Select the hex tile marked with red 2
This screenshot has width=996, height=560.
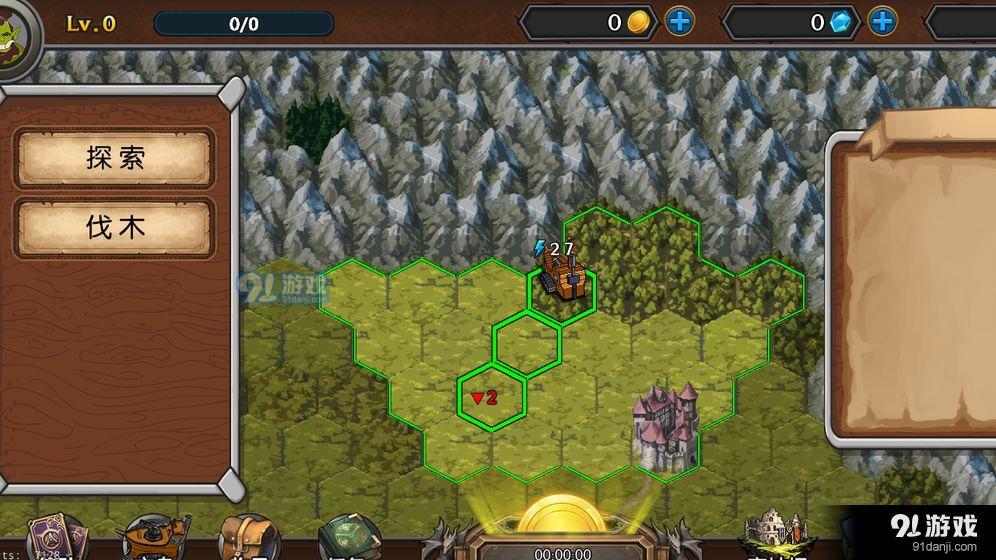click(x=492, y=398)
